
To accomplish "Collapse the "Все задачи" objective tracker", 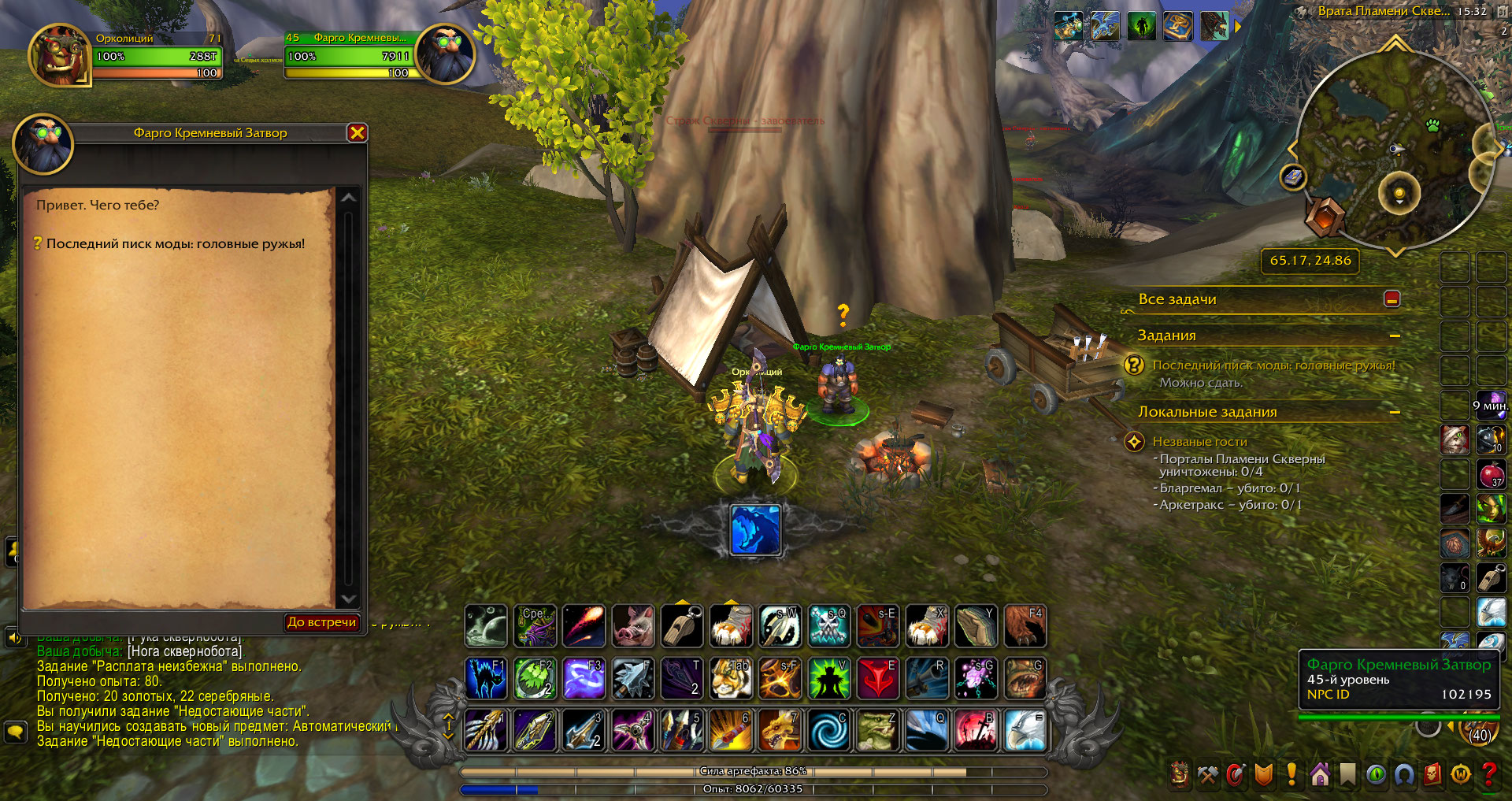I will (x=1392, y=299).
